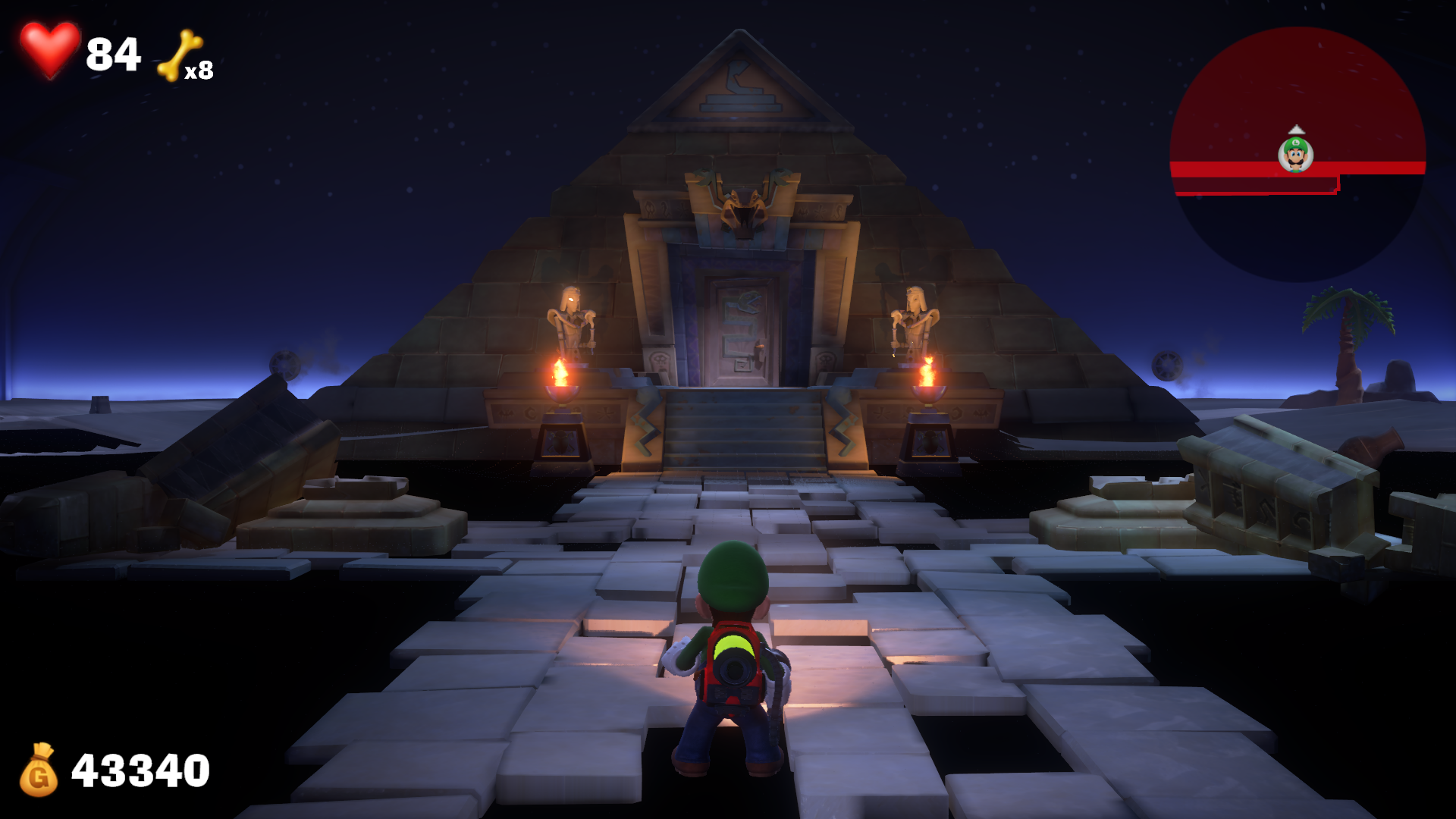
Task: Click the gold money bag icon
Action: [39, 770]
